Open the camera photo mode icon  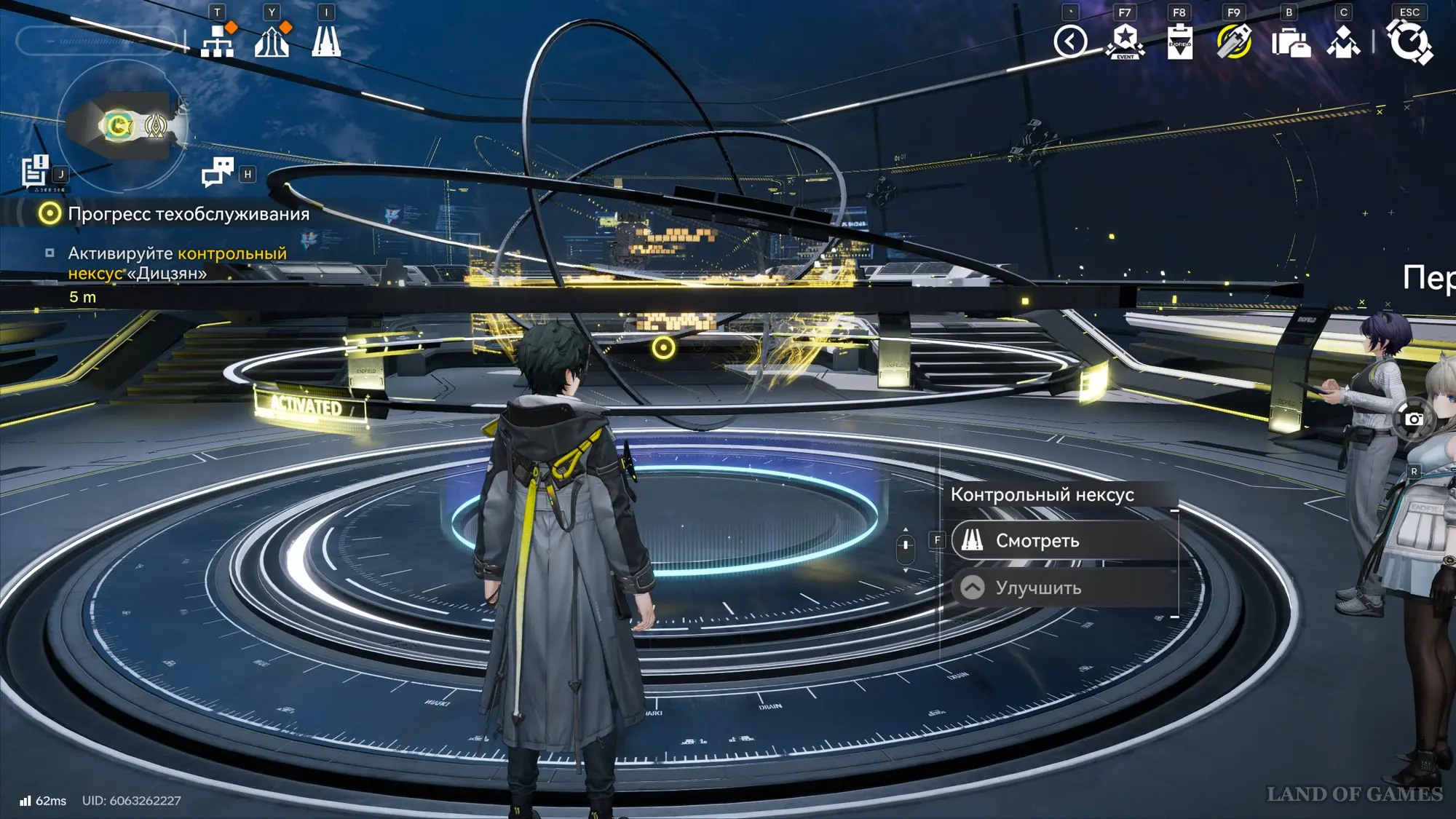click(1413, 419)
